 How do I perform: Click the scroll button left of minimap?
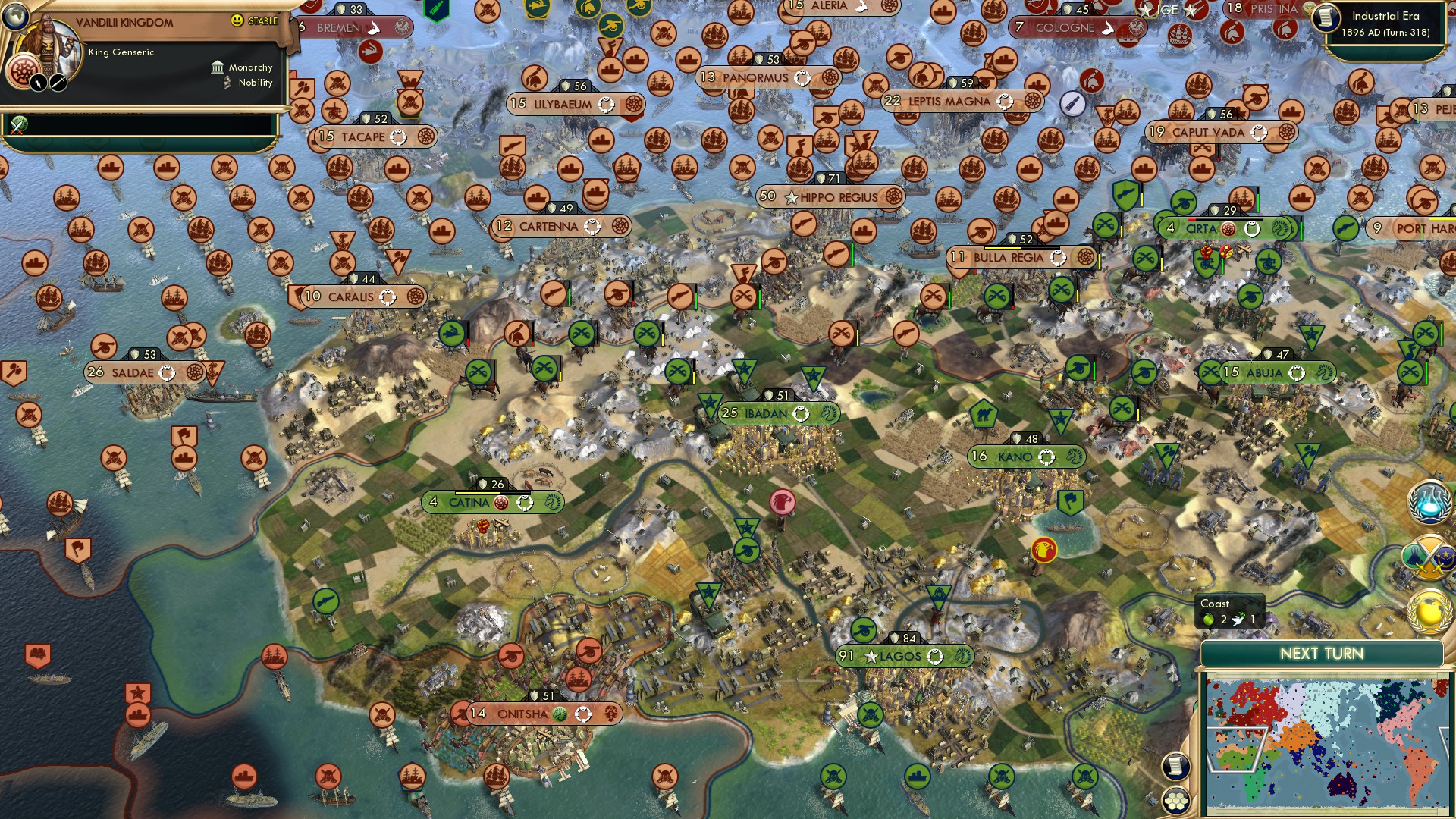tap(1175, 766)
